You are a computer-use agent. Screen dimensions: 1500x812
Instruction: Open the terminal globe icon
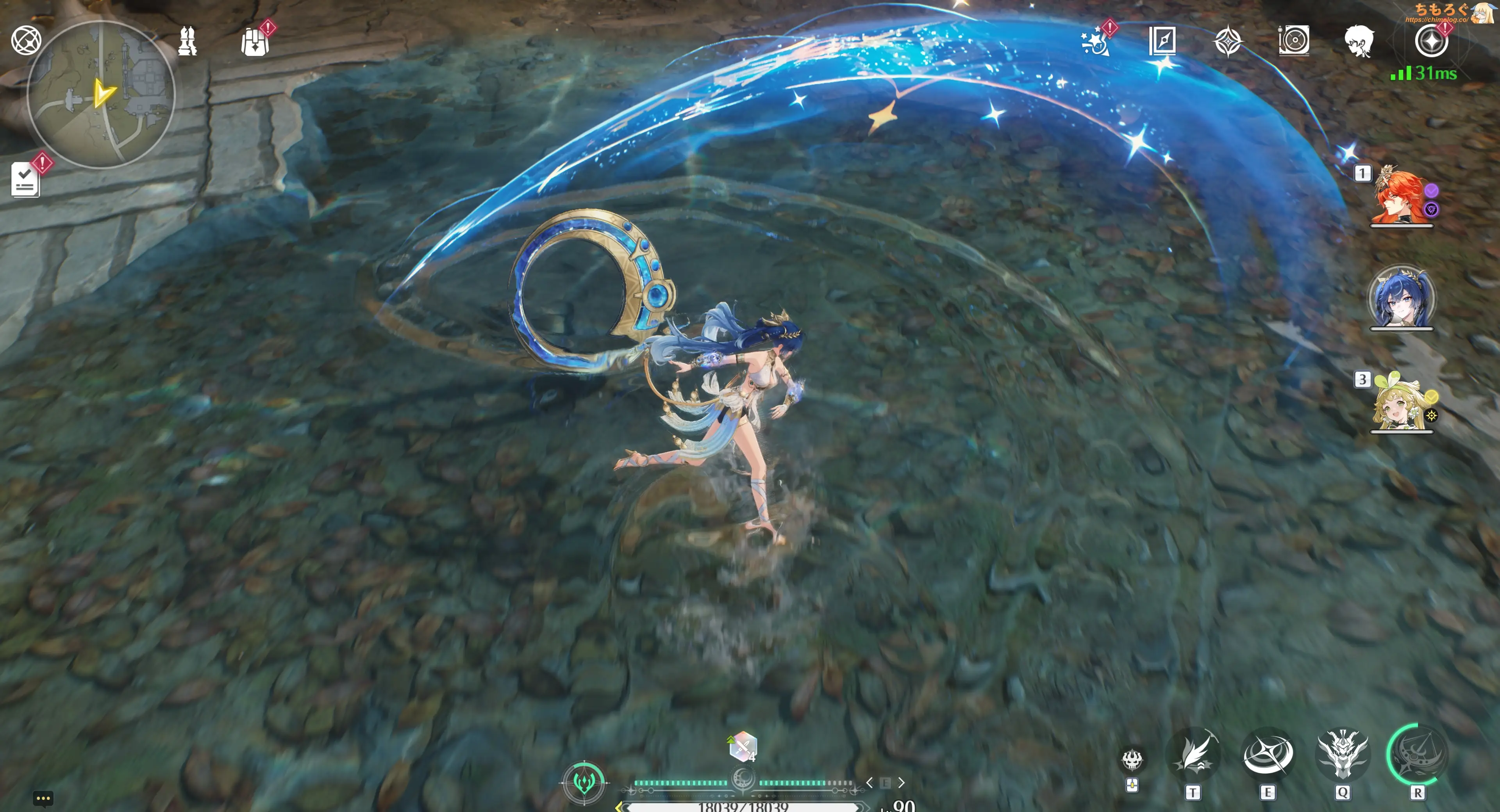point(26,40)
